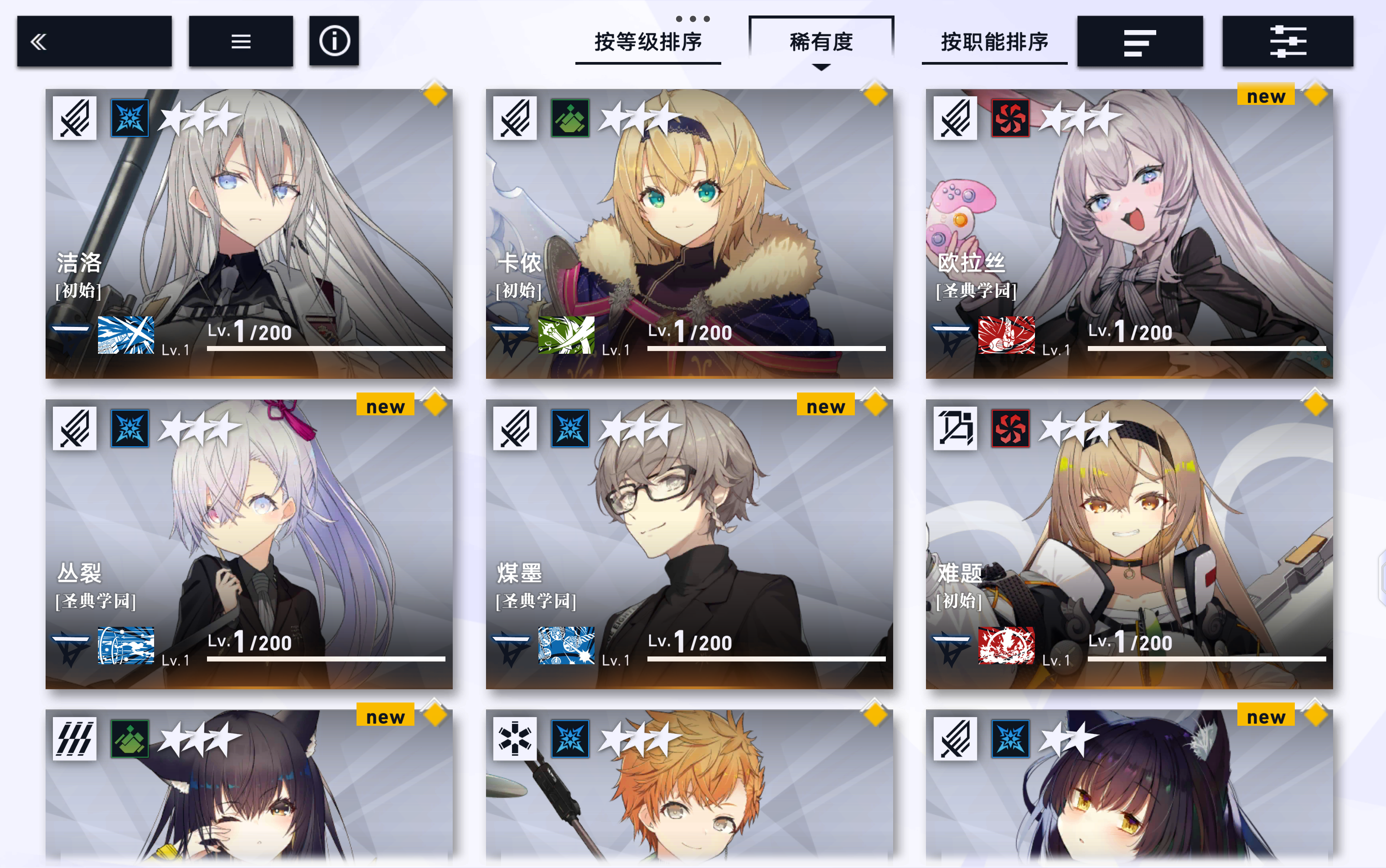
Task: Click the sort order icon beside the tabs
Action: click(1140, 42)
